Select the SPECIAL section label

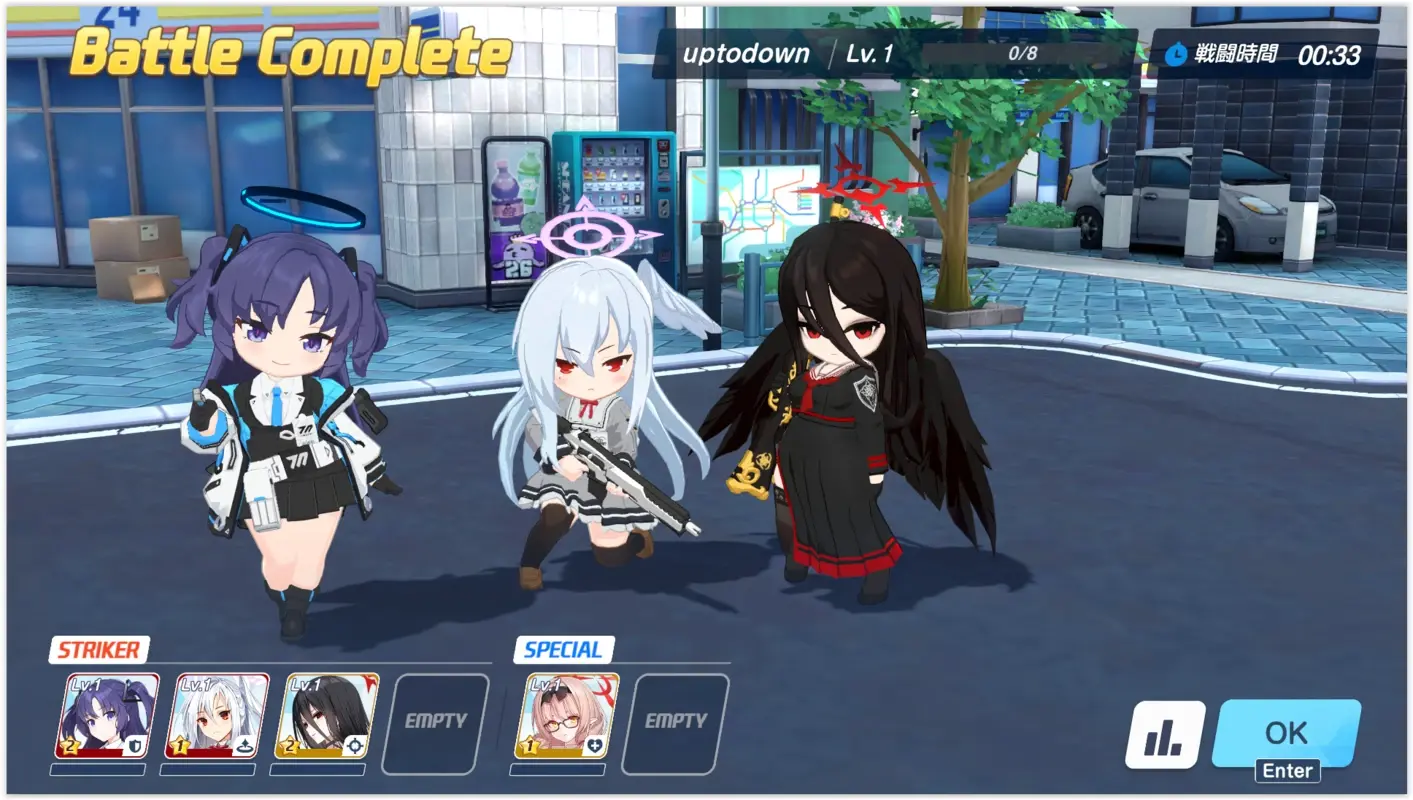[561, 650]
